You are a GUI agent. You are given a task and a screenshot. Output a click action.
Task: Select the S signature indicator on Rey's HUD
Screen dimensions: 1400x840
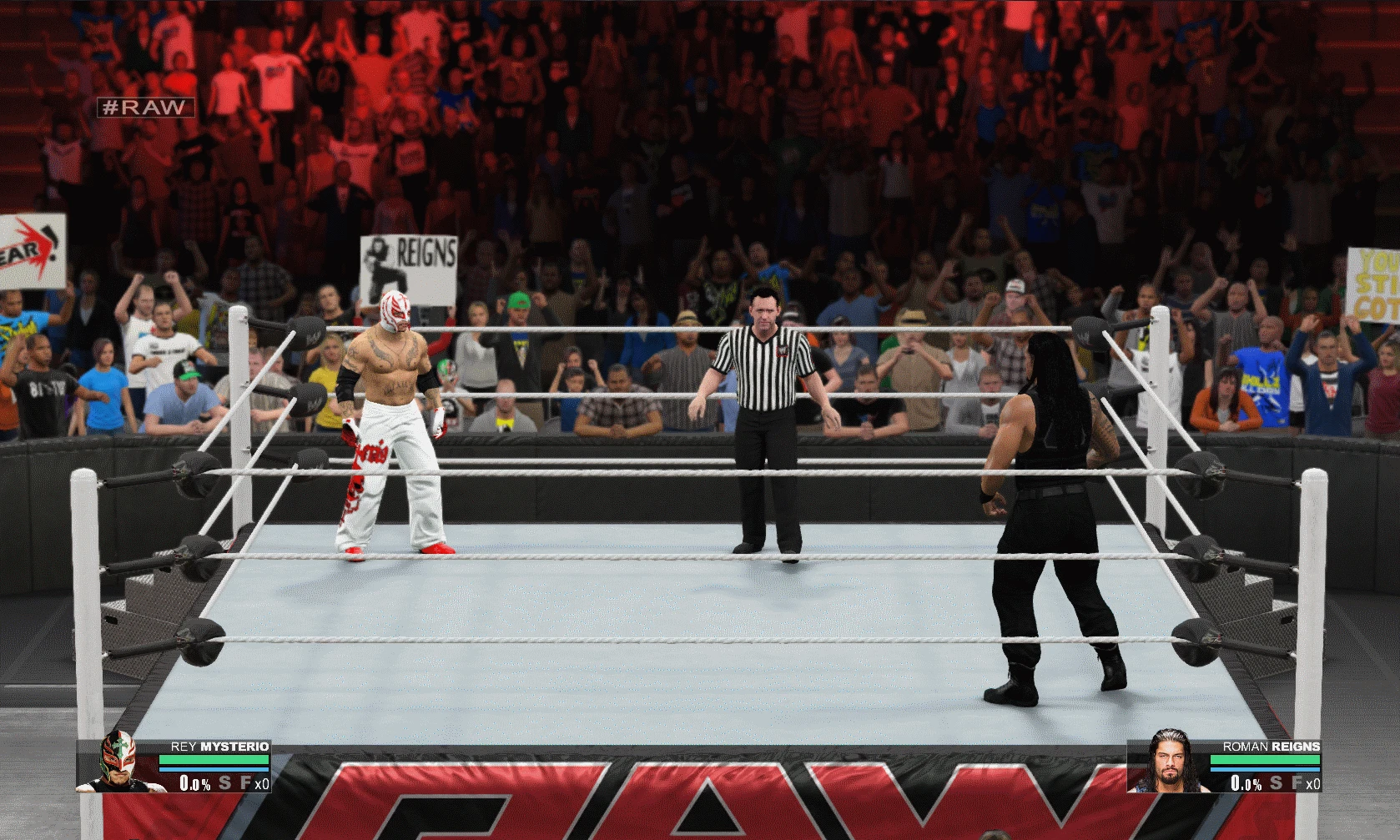[224, 783]
